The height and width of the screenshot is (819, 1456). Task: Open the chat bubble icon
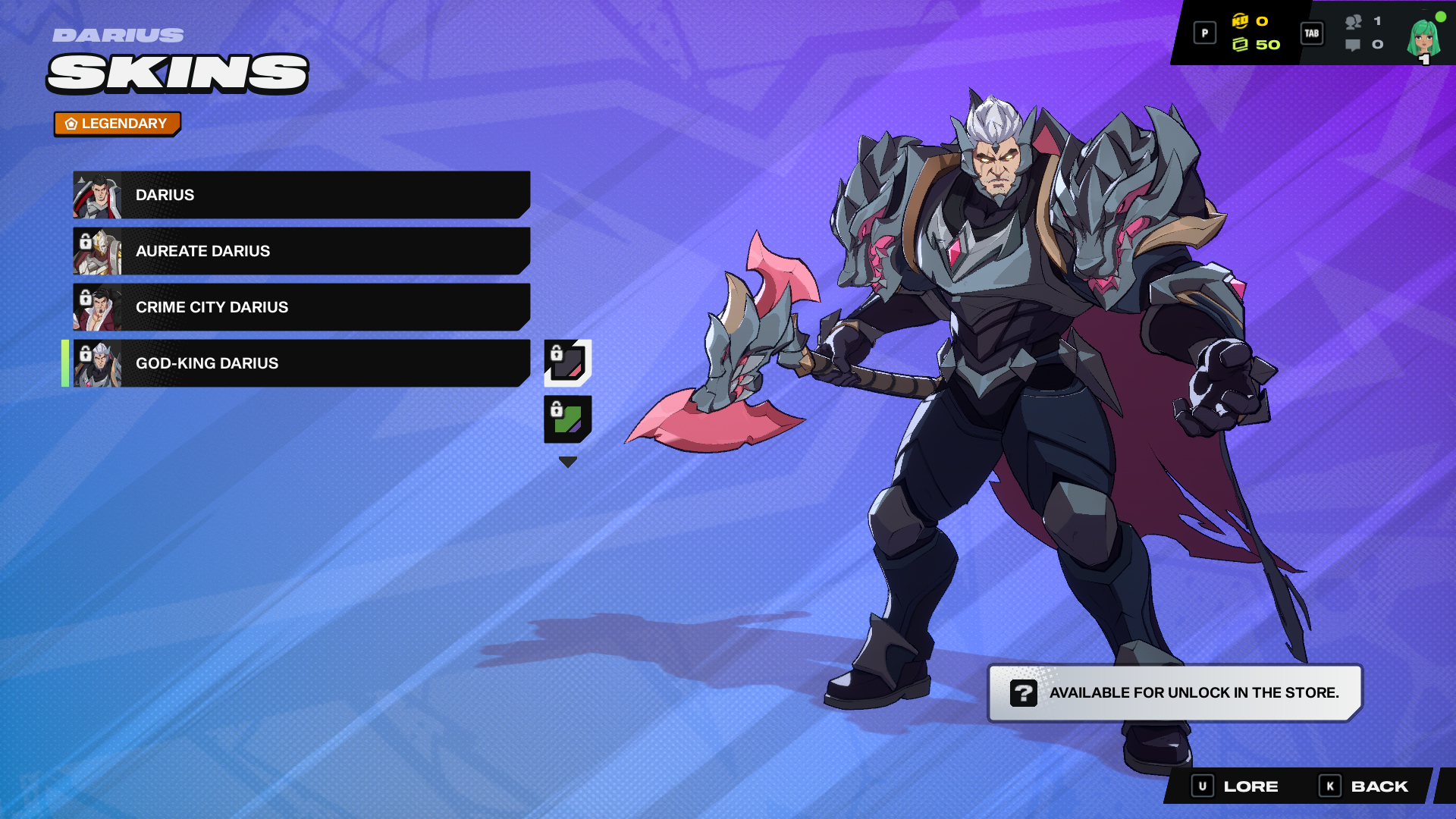pos(1353,45)
